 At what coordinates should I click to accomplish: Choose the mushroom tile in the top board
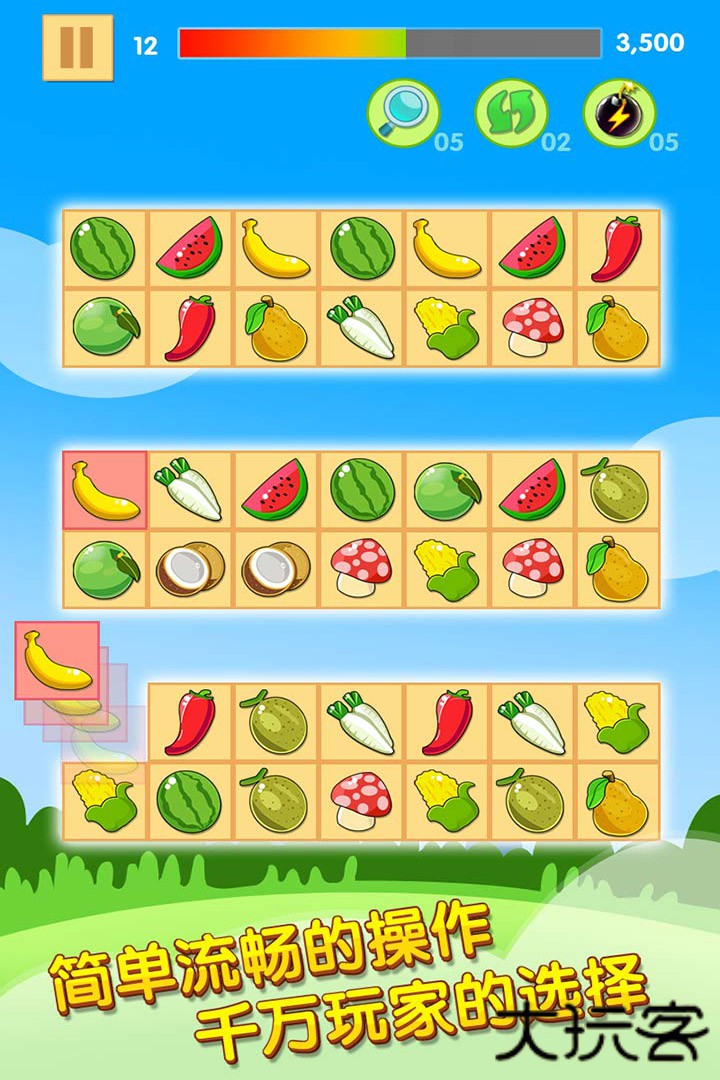pos(532,327)
